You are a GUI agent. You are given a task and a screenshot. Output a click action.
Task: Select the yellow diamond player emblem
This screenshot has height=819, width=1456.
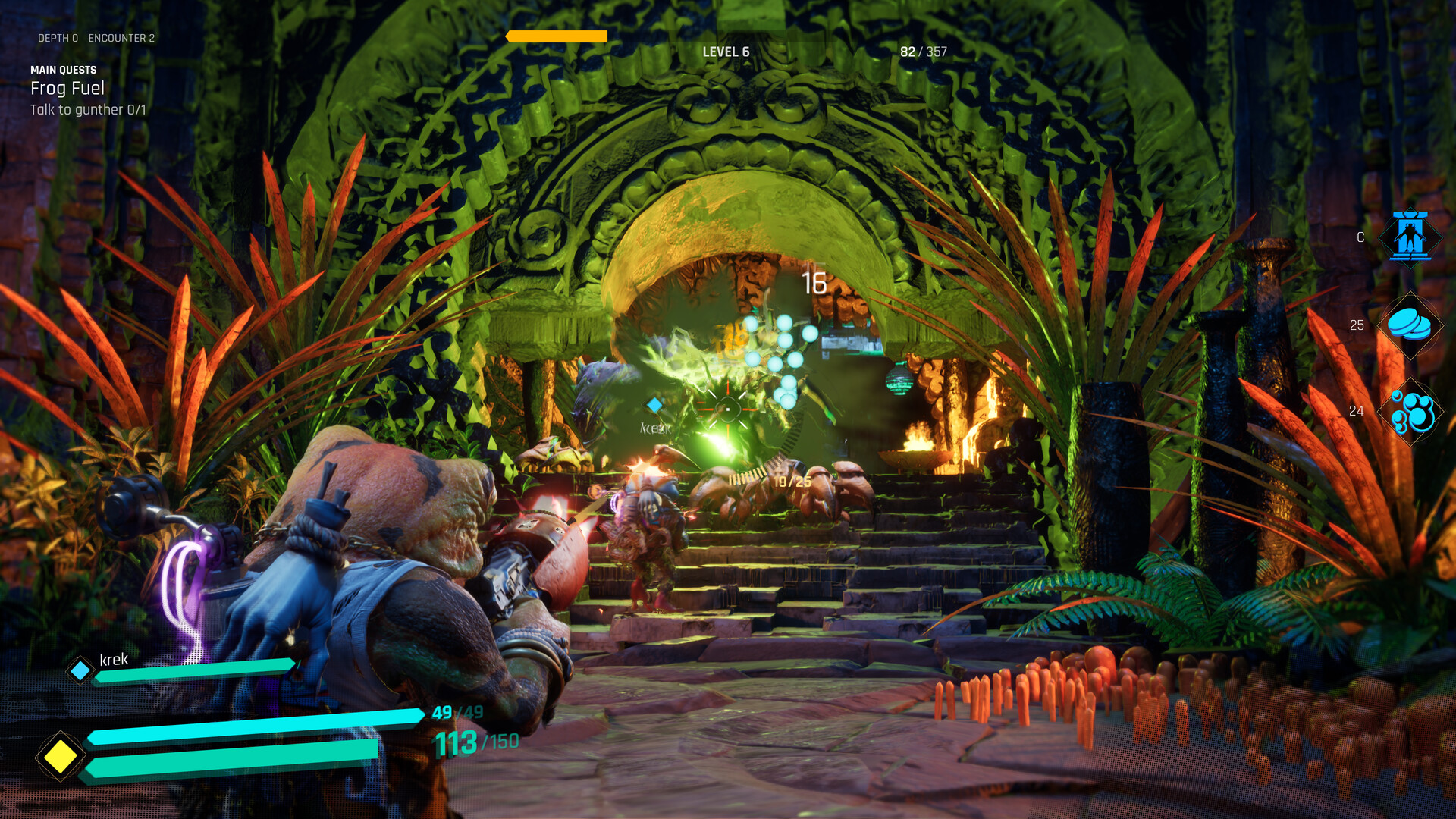[60, 756]
